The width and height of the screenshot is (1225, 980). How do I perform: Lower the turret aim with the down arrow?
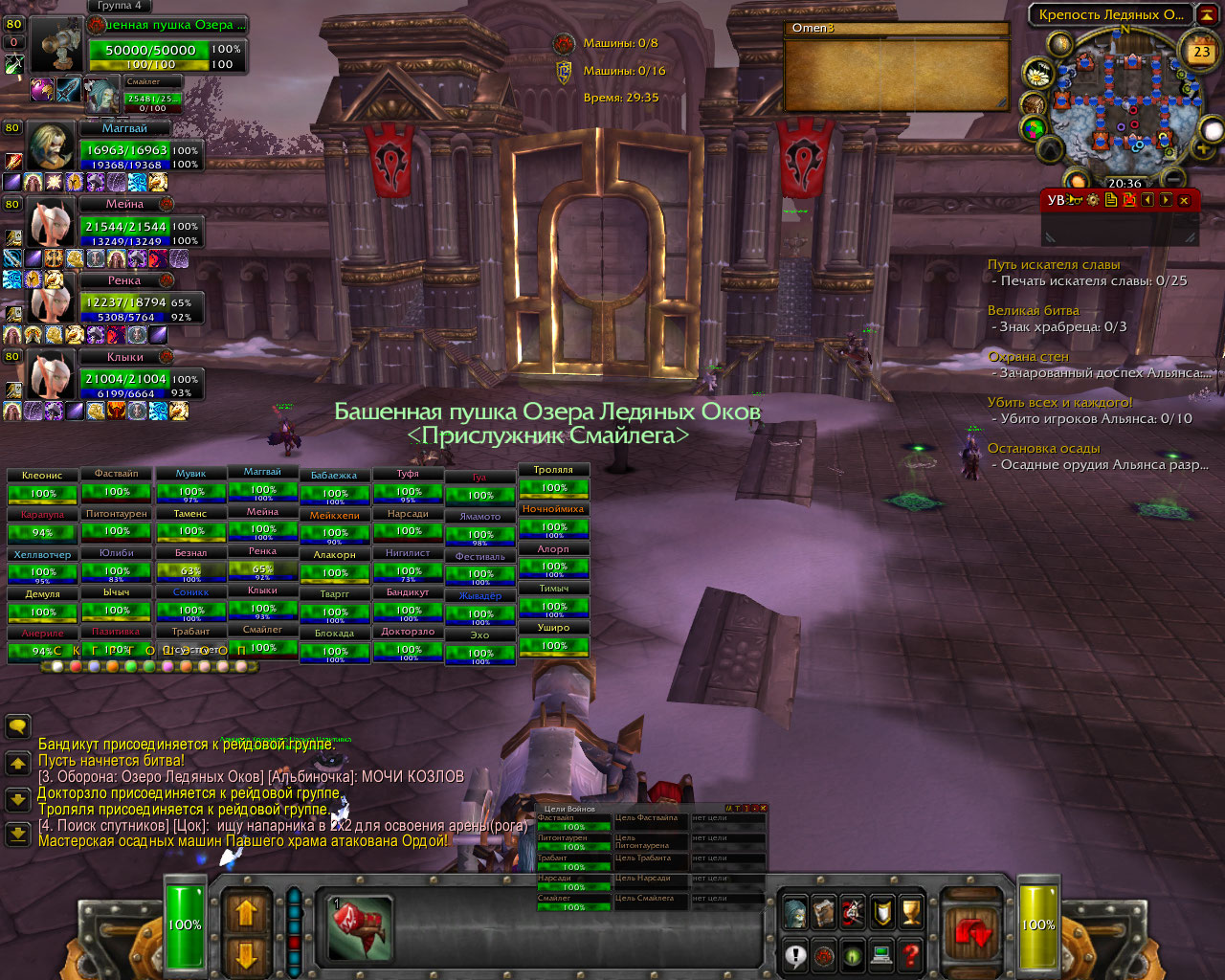coord(246,955)
